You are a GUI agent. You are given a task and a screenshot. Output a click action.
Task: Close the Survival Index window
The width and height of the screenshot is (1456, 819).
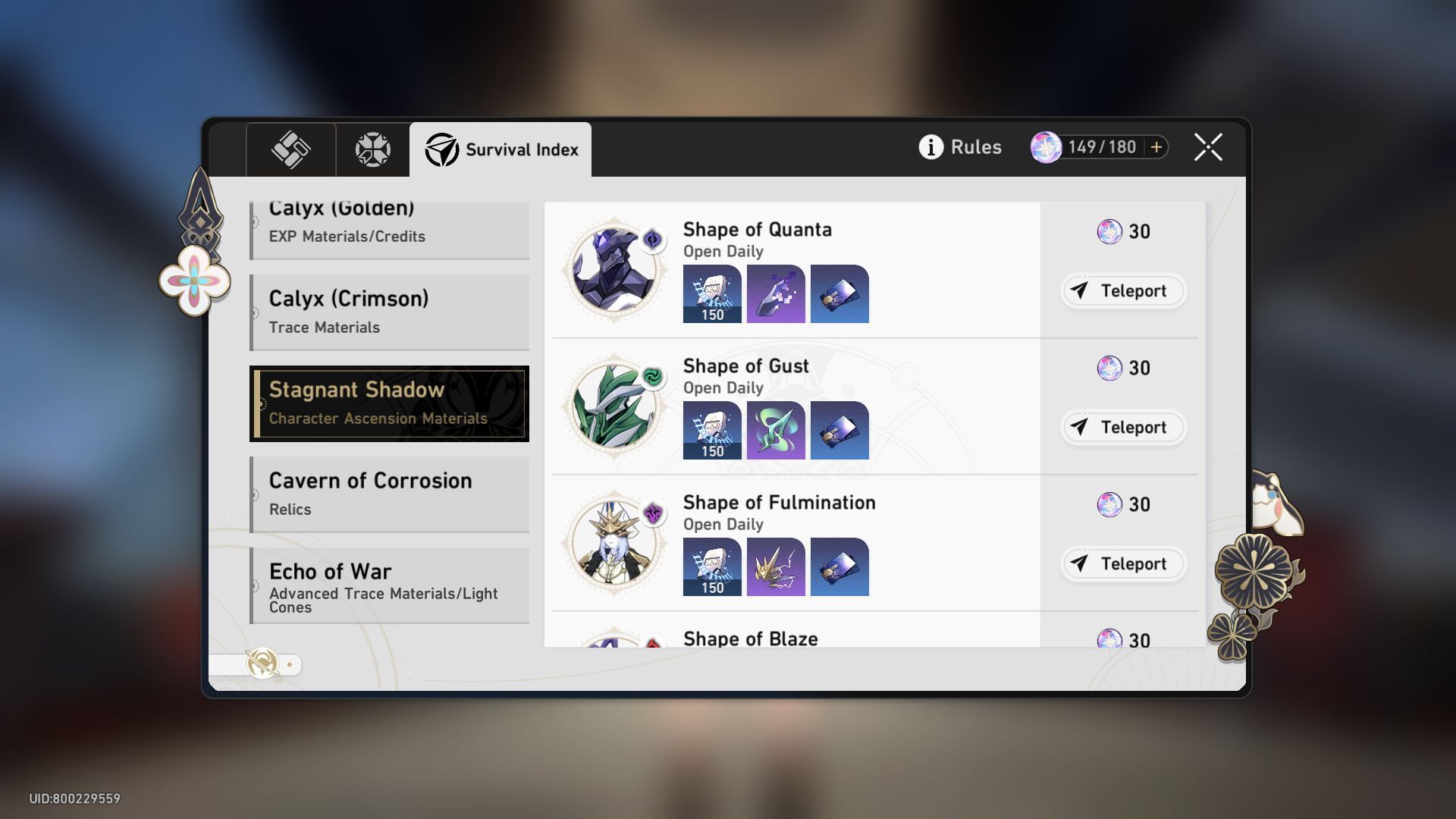[1207, 147]
